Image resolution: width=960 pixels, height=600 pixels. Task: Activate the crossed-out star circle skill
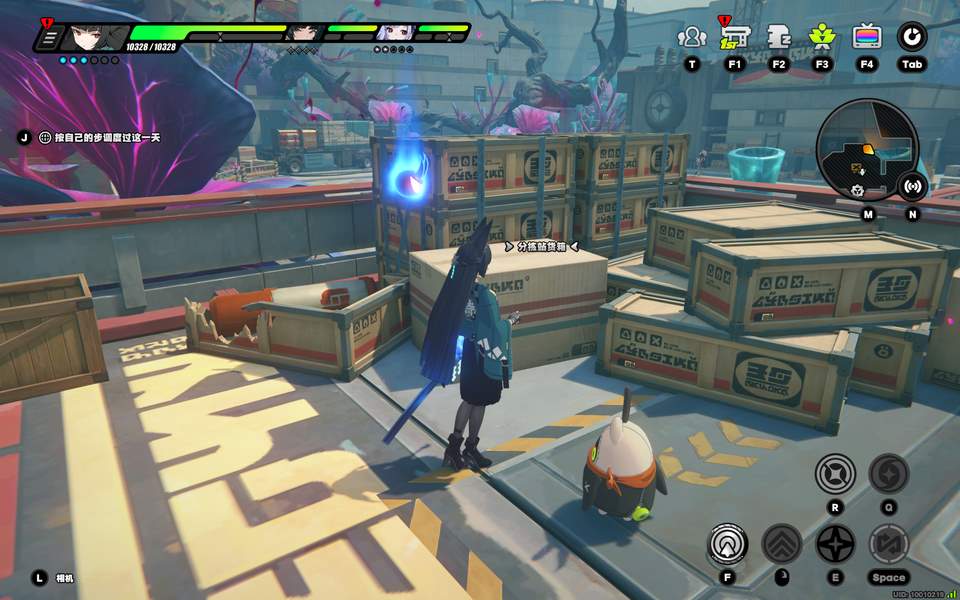click(x=835, y=472)
